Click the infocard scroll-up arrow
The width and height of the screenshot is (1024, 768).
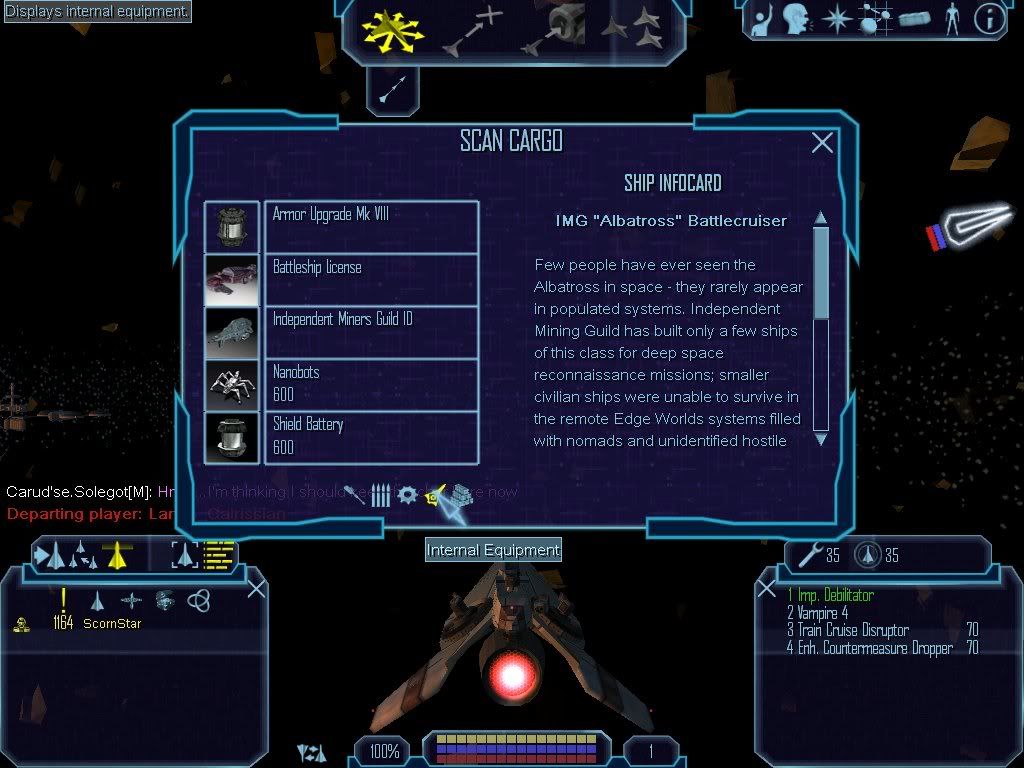tap(821, 218)
